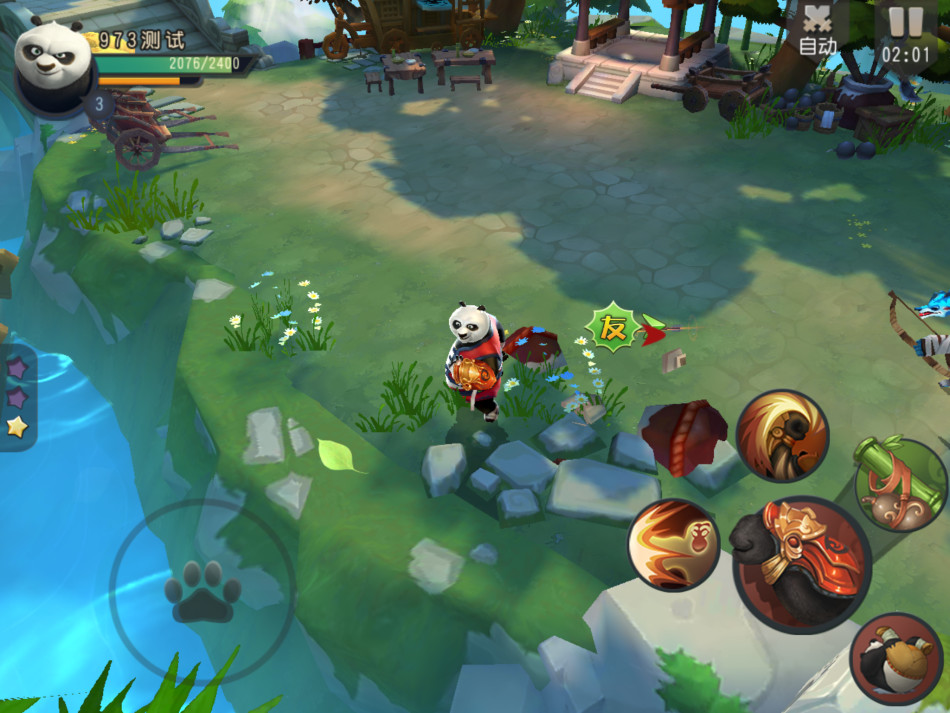
Task: Activate the flaming monkey skill
Action: tap(673, 545)
